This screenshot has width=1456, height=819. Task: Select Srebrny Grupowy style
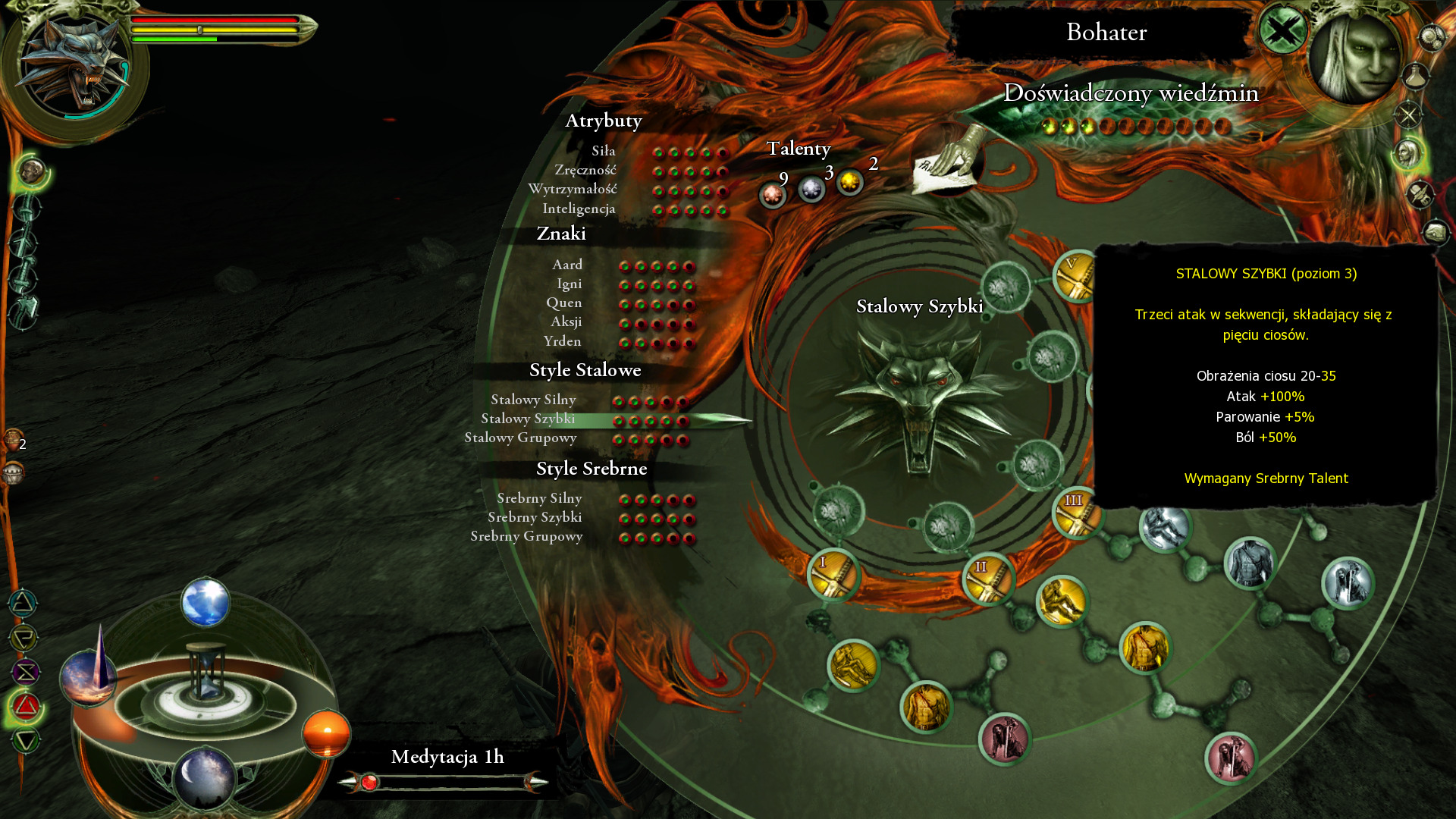coord(526,537)
